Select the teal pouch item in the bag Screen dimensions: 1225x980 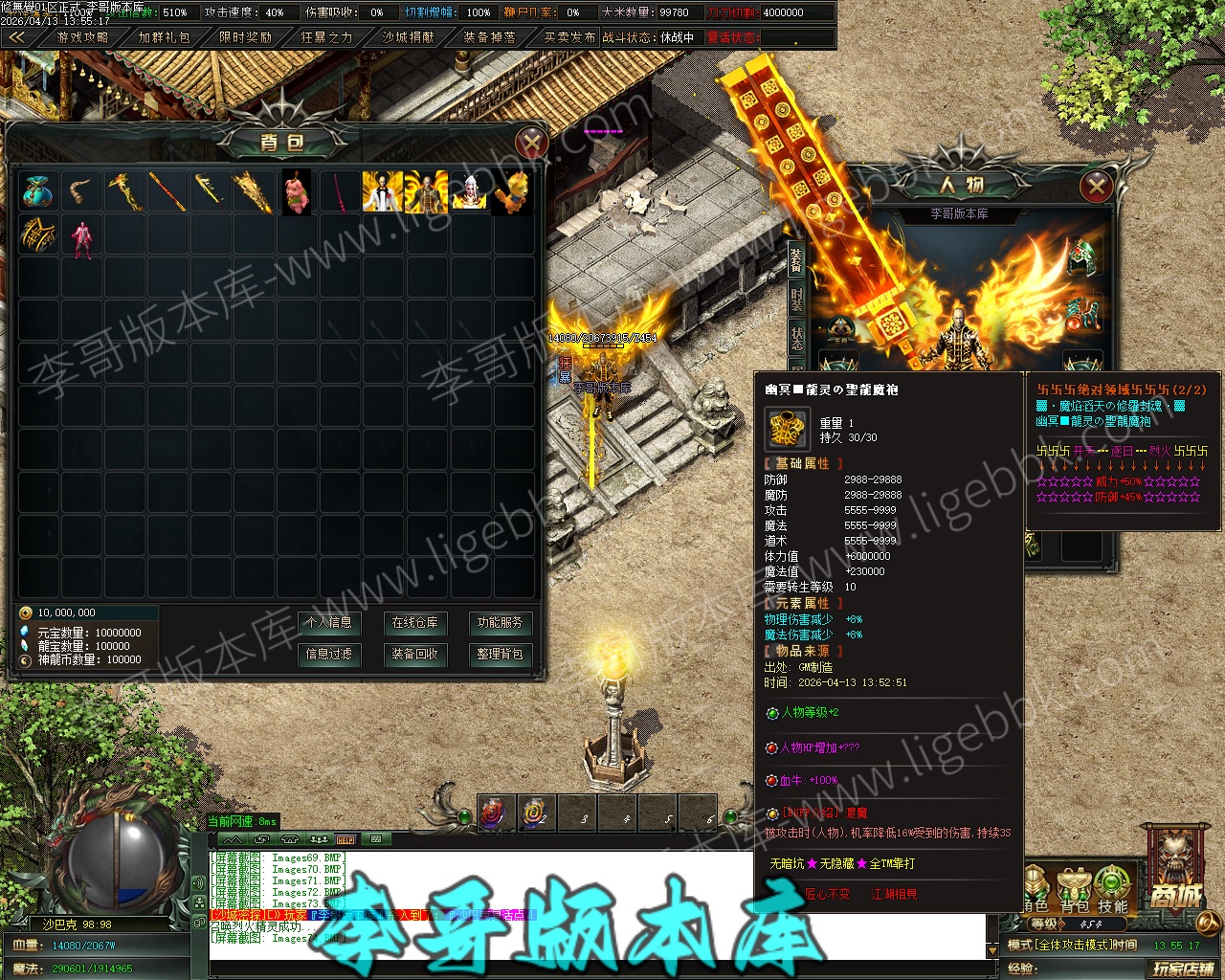39,191
